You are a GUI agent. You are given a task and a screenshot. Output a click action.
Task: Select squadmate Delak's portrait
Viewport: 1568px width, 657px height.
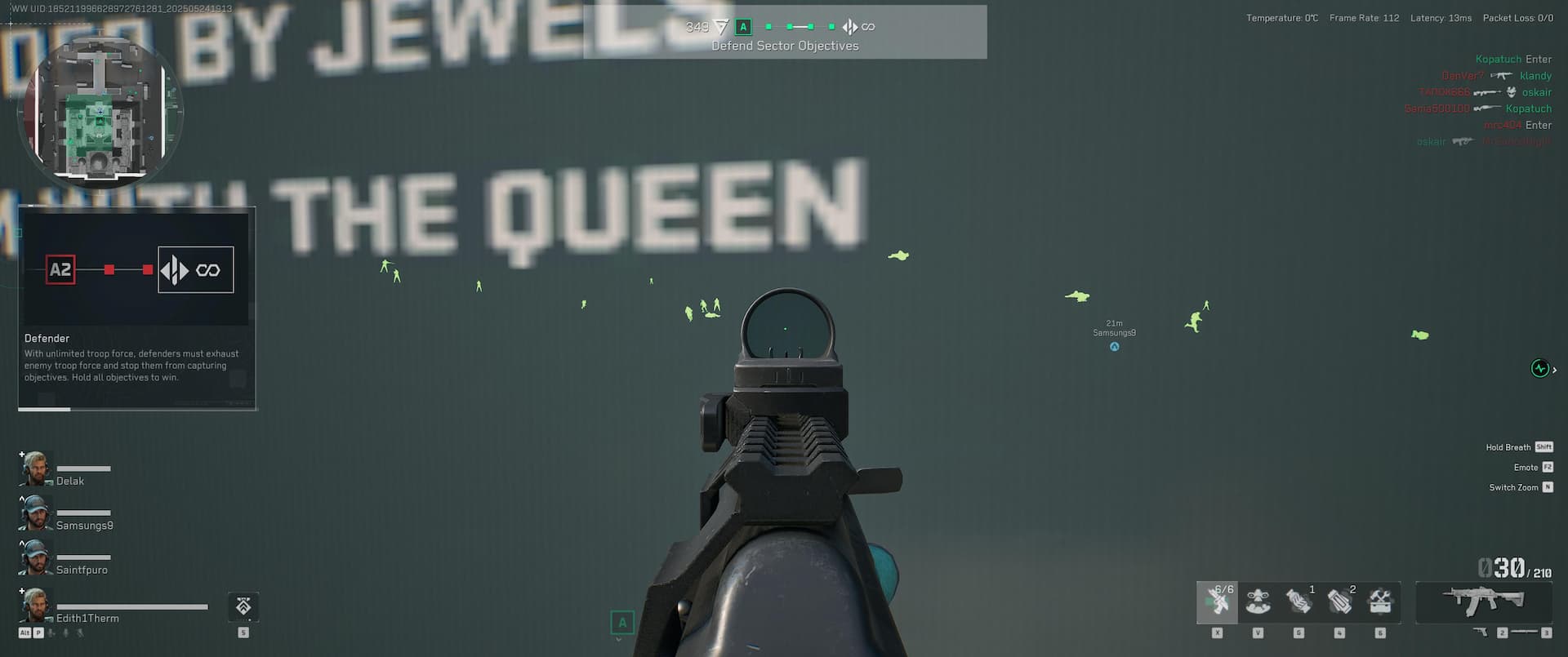36,468
